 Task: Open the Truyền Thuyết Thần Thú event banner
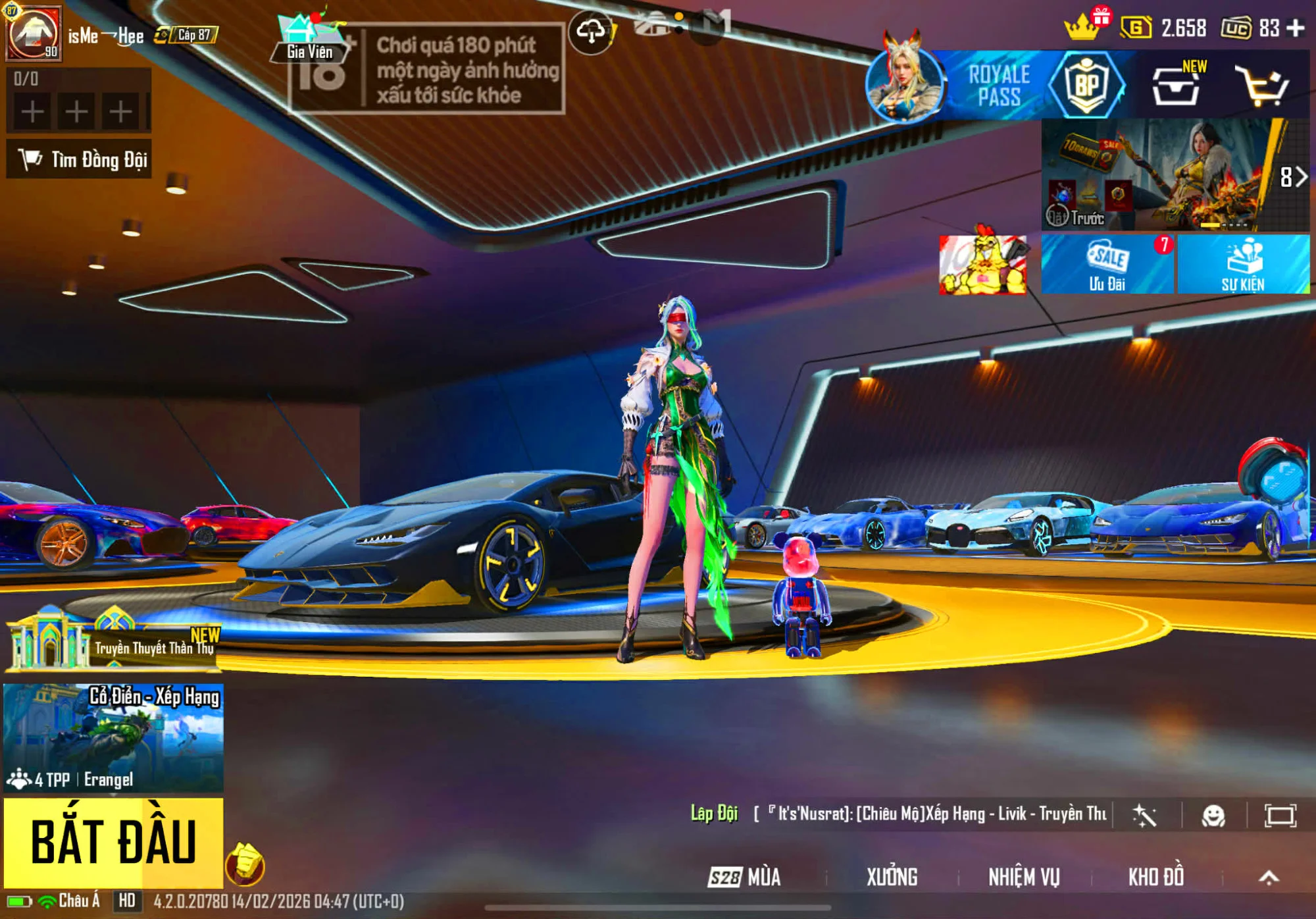[113, 642]
